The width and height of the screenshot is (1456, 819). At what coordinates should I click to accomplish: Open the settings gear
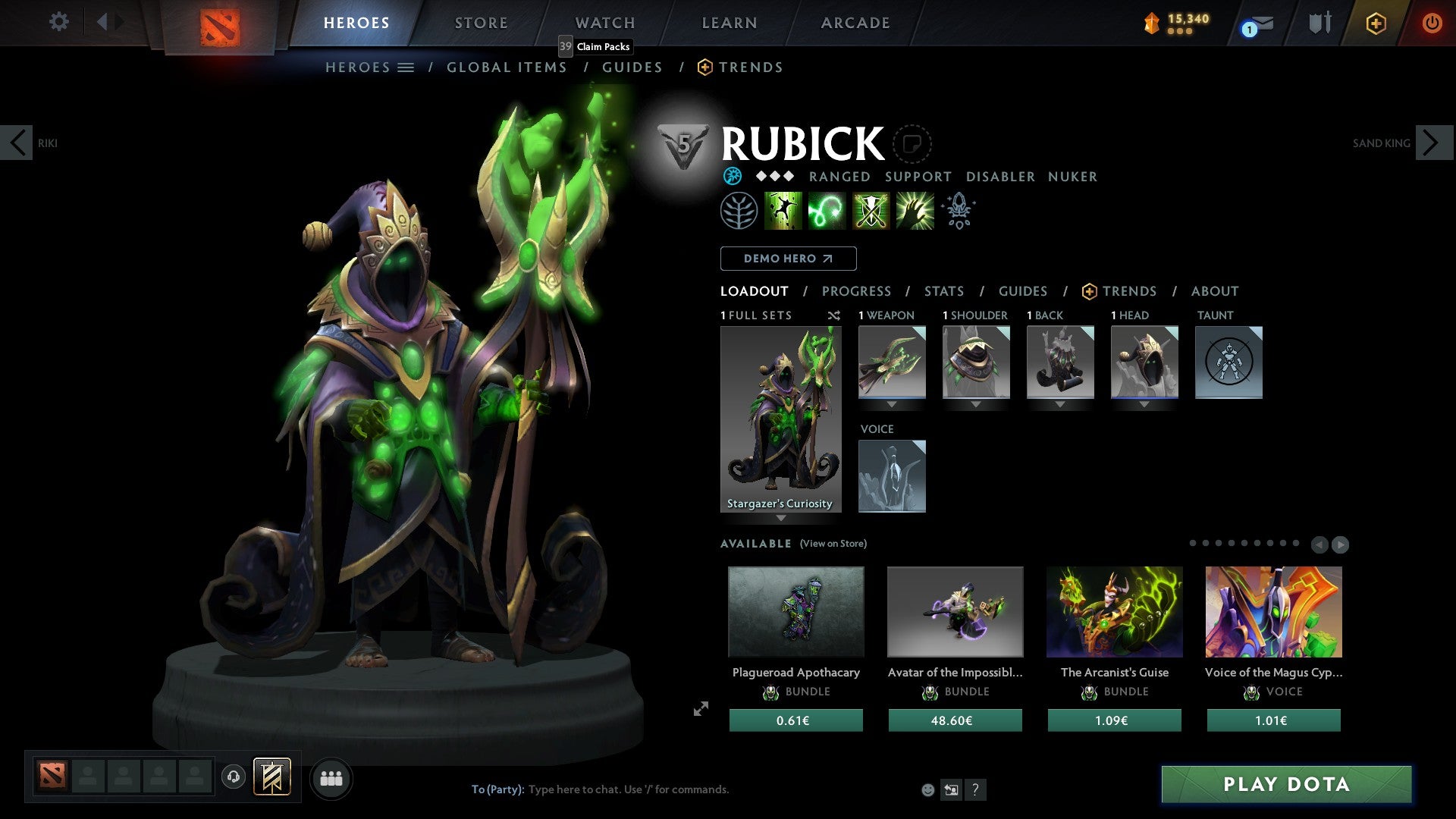pyautogui.click(x=58, y=22)
